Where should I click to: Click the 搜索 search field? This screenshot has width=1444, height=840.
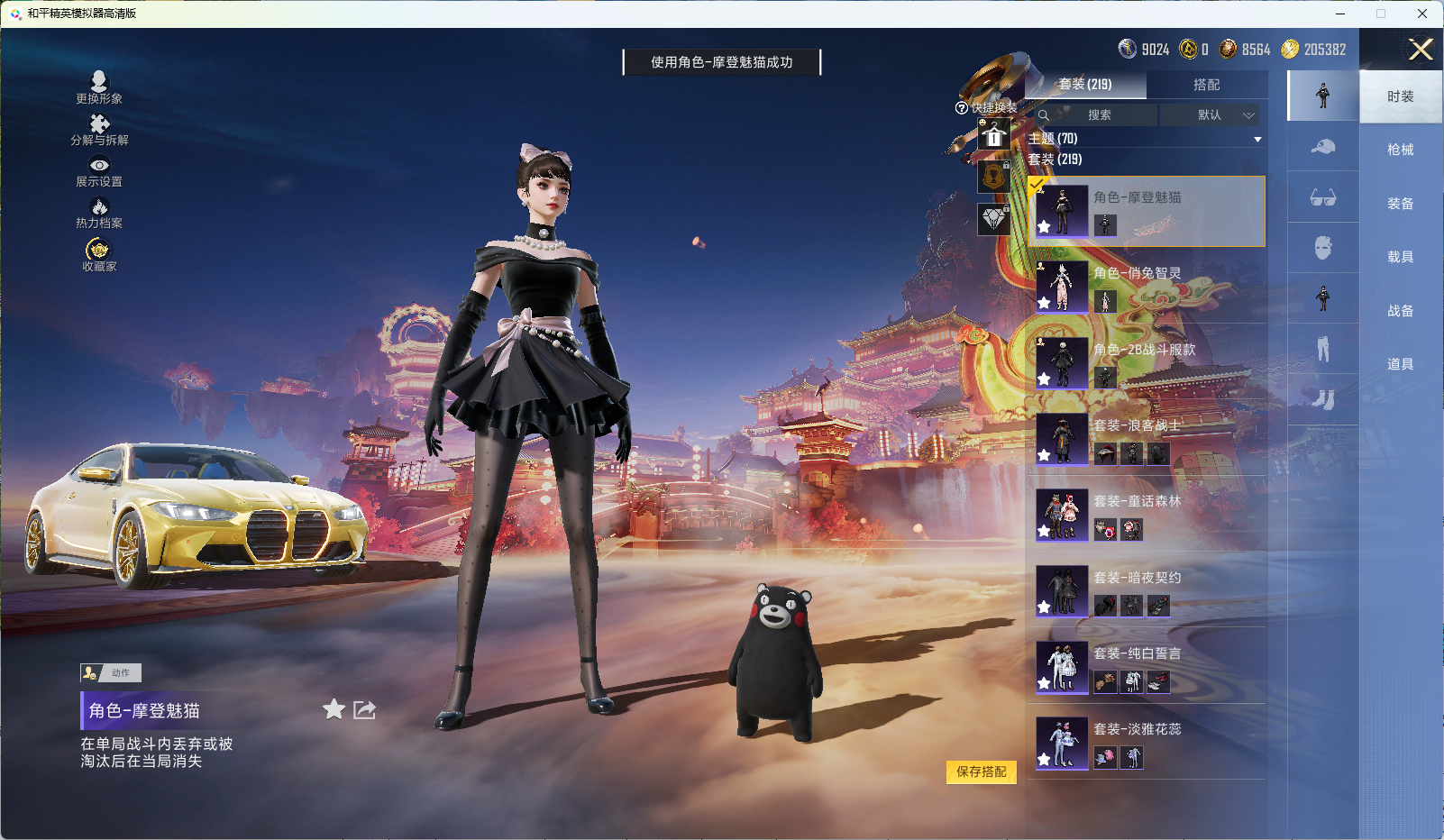point(1100,115)
